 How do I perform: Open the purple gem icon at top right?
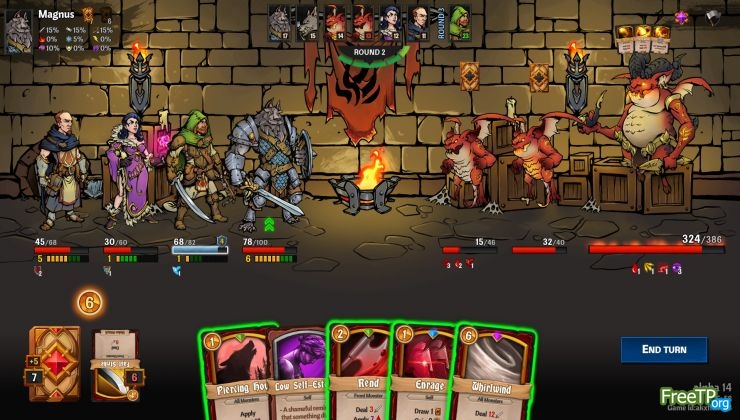[x=683, y=16]
